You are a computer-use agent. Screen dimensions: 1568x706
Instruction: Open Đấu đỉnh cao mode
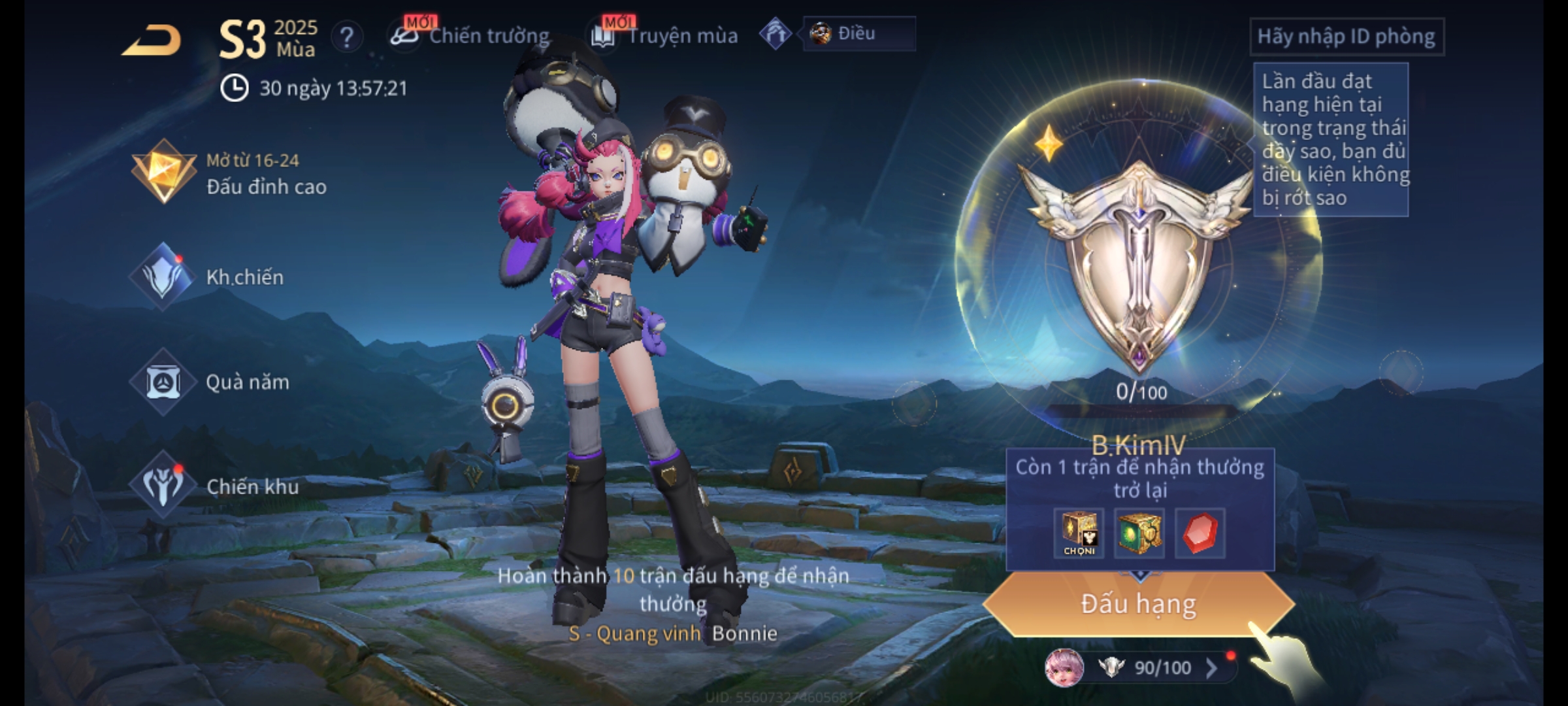click(x=229, y=173)
